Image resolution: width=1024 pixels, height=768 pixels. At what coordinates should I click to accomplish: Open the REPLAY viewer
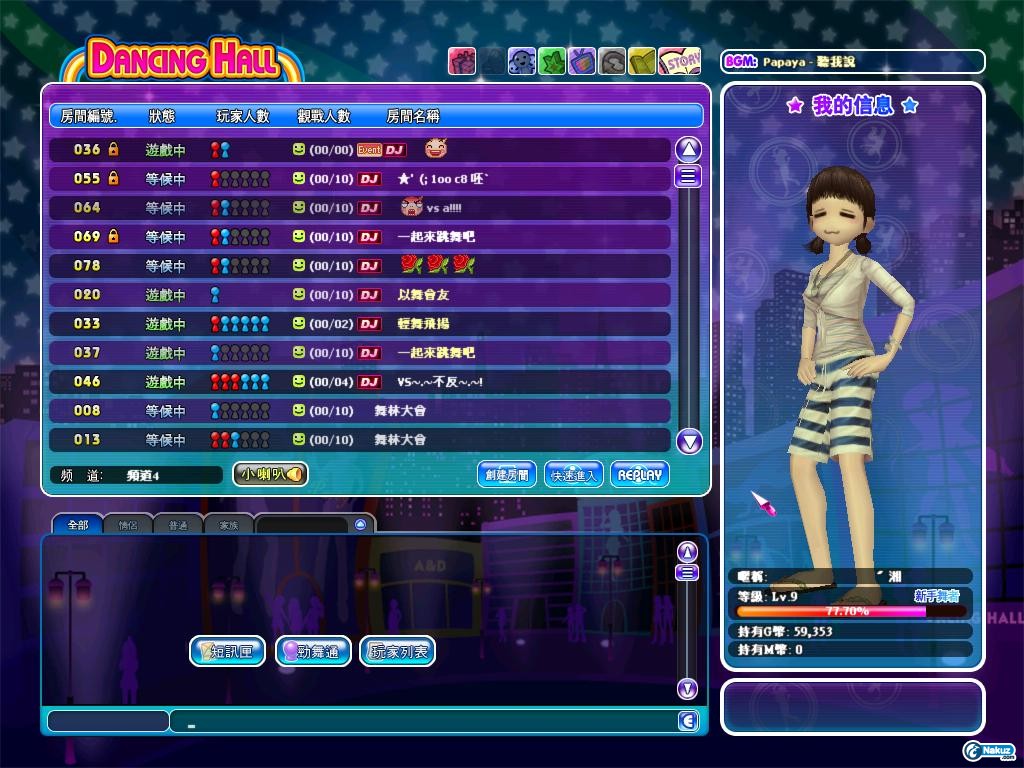click(x=639, y=475)
